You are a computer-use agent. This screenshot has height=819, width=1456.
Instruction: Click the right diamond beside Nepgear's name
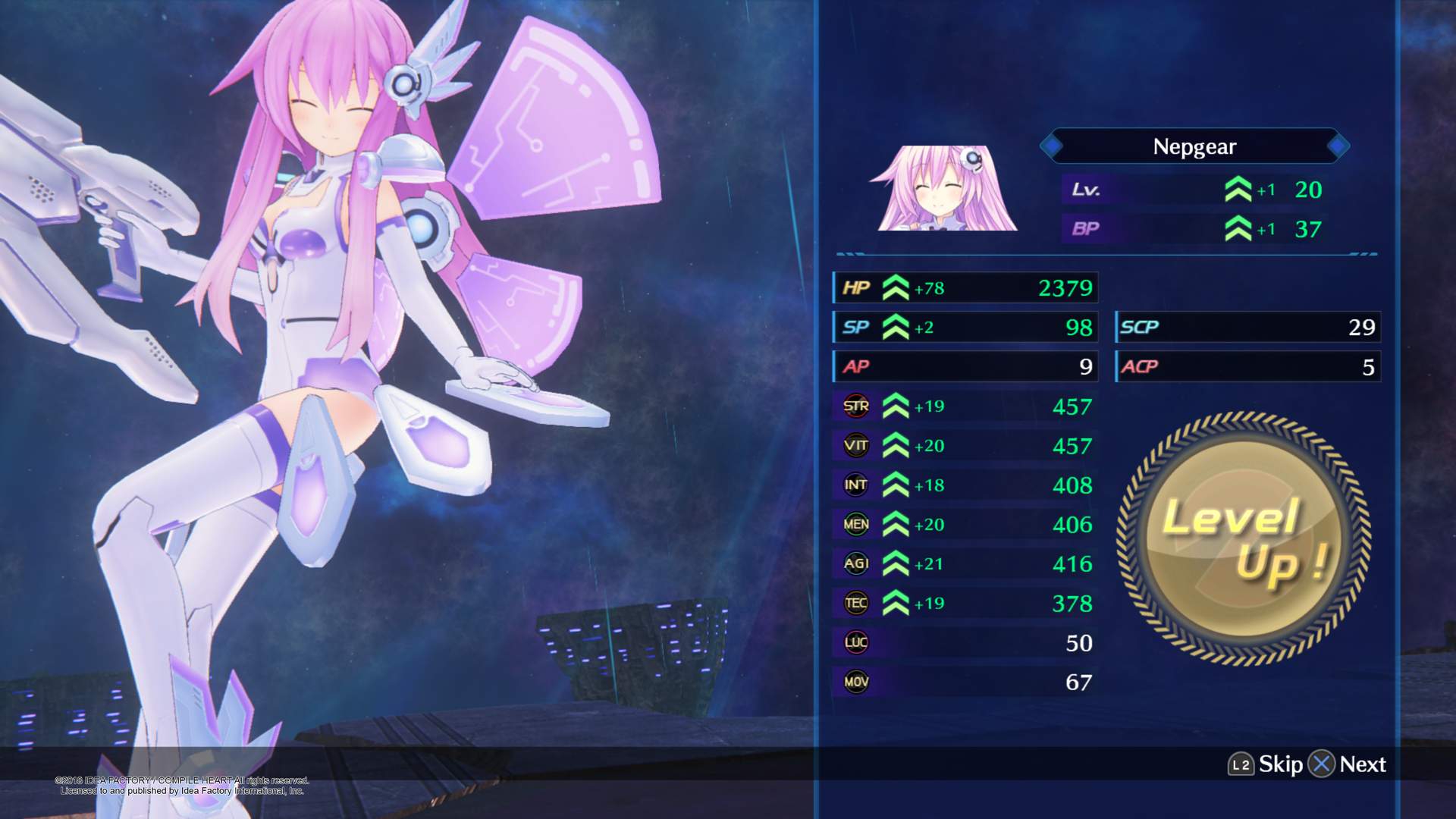pos(1337,146)
